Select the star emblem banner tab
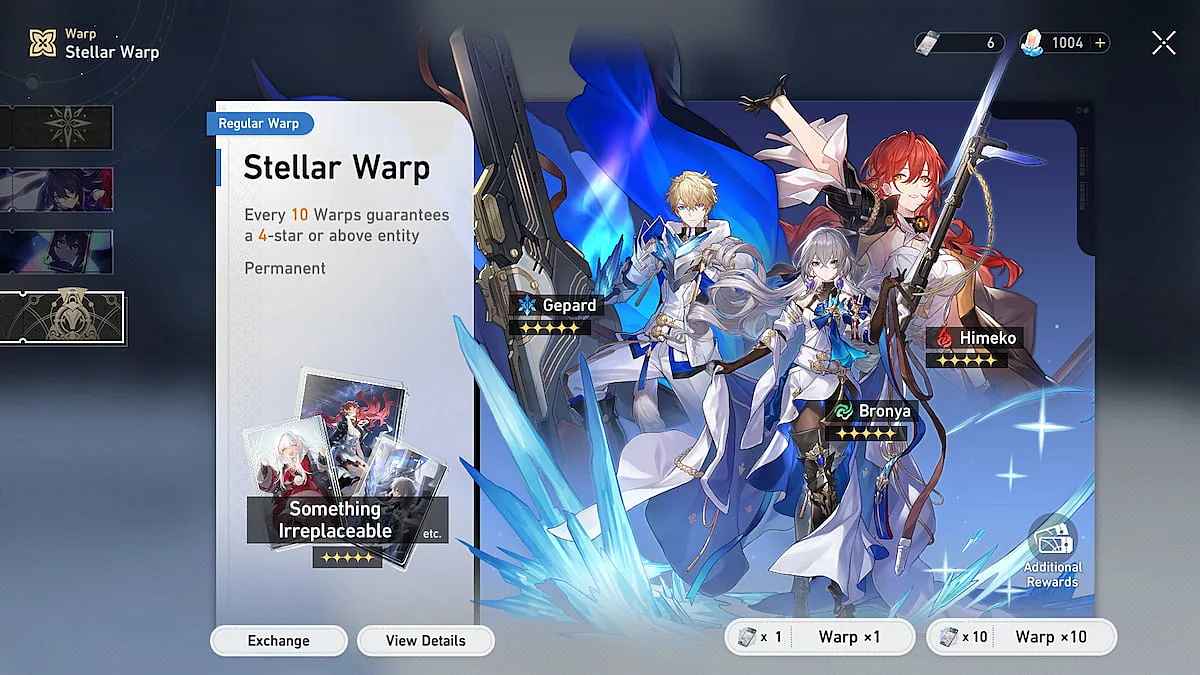Screen dimensions: 1200x675 tap(57, 127)
